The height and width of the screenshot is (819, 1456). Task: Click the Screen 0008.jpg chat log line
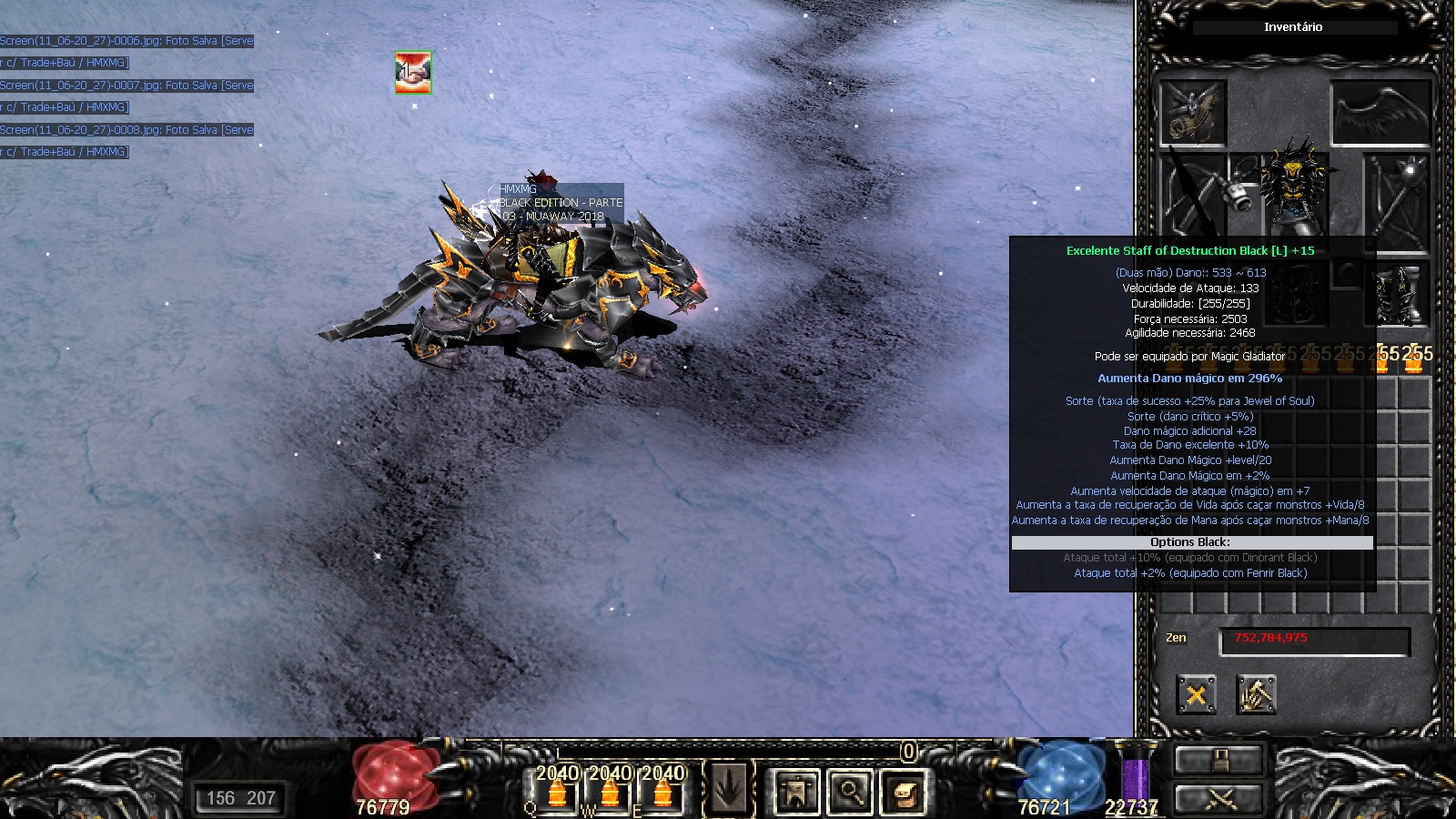coord(126,130)
